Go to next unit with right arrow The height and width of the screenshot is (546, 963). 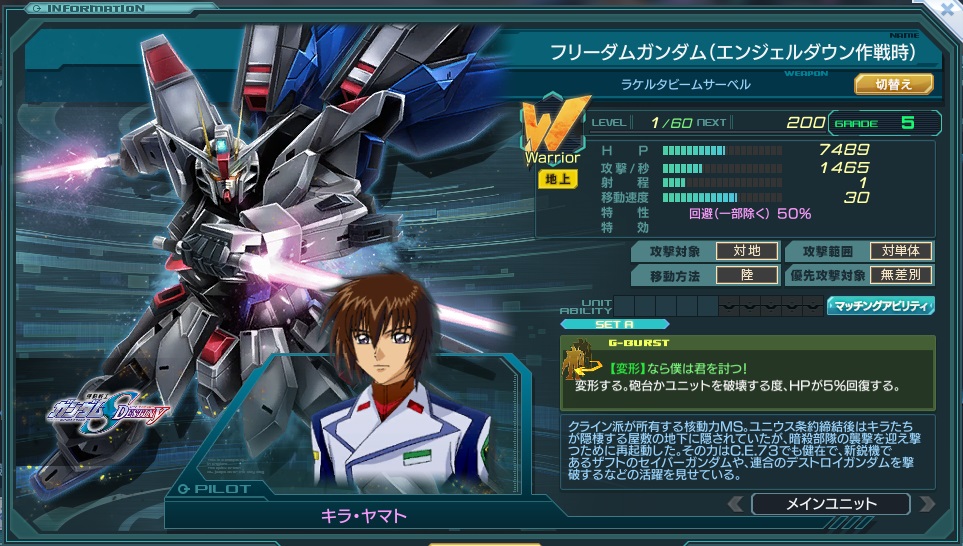click(926, 504)
